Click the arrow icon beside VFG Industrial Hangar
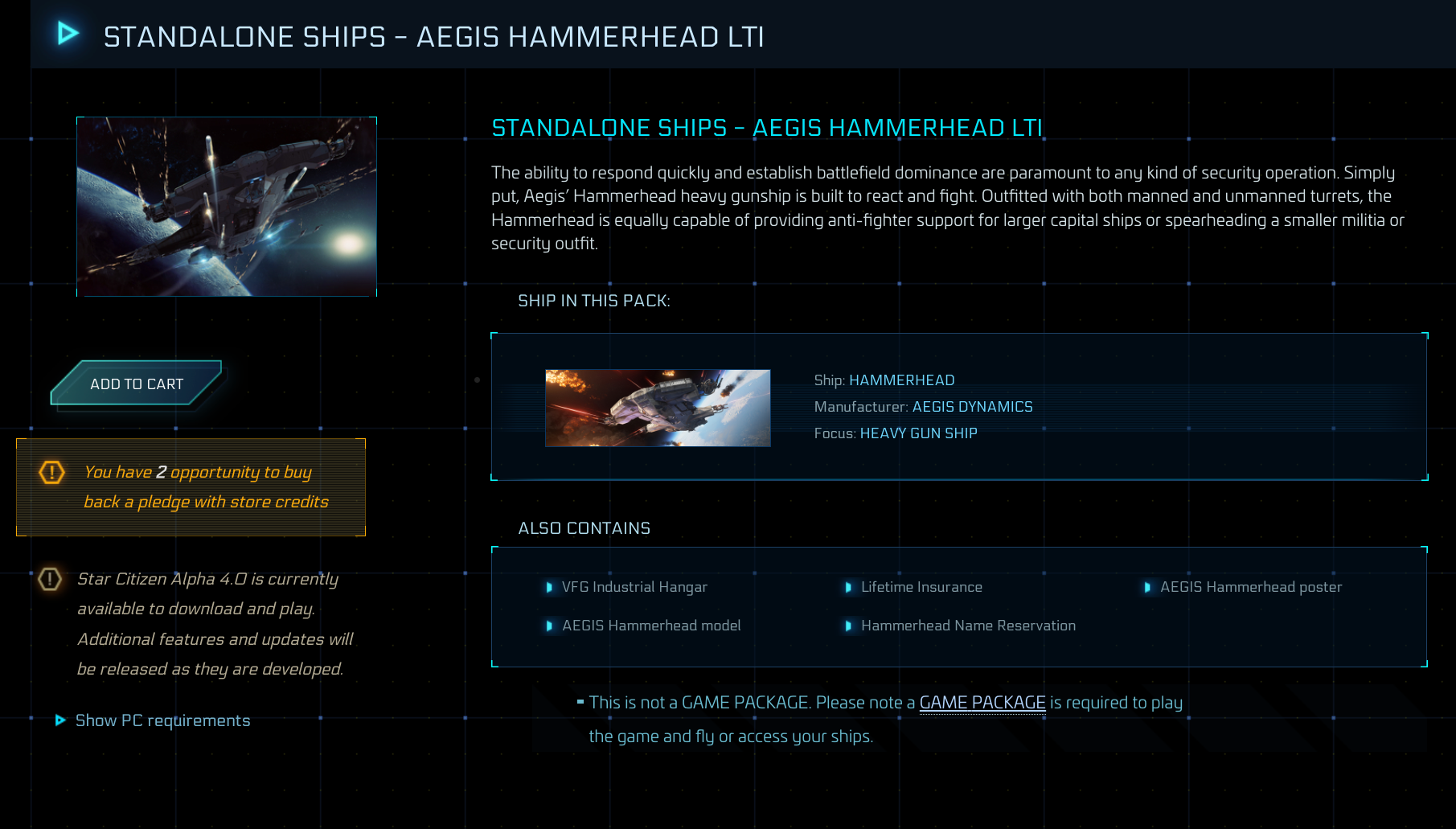 click(x=550, y=588)
